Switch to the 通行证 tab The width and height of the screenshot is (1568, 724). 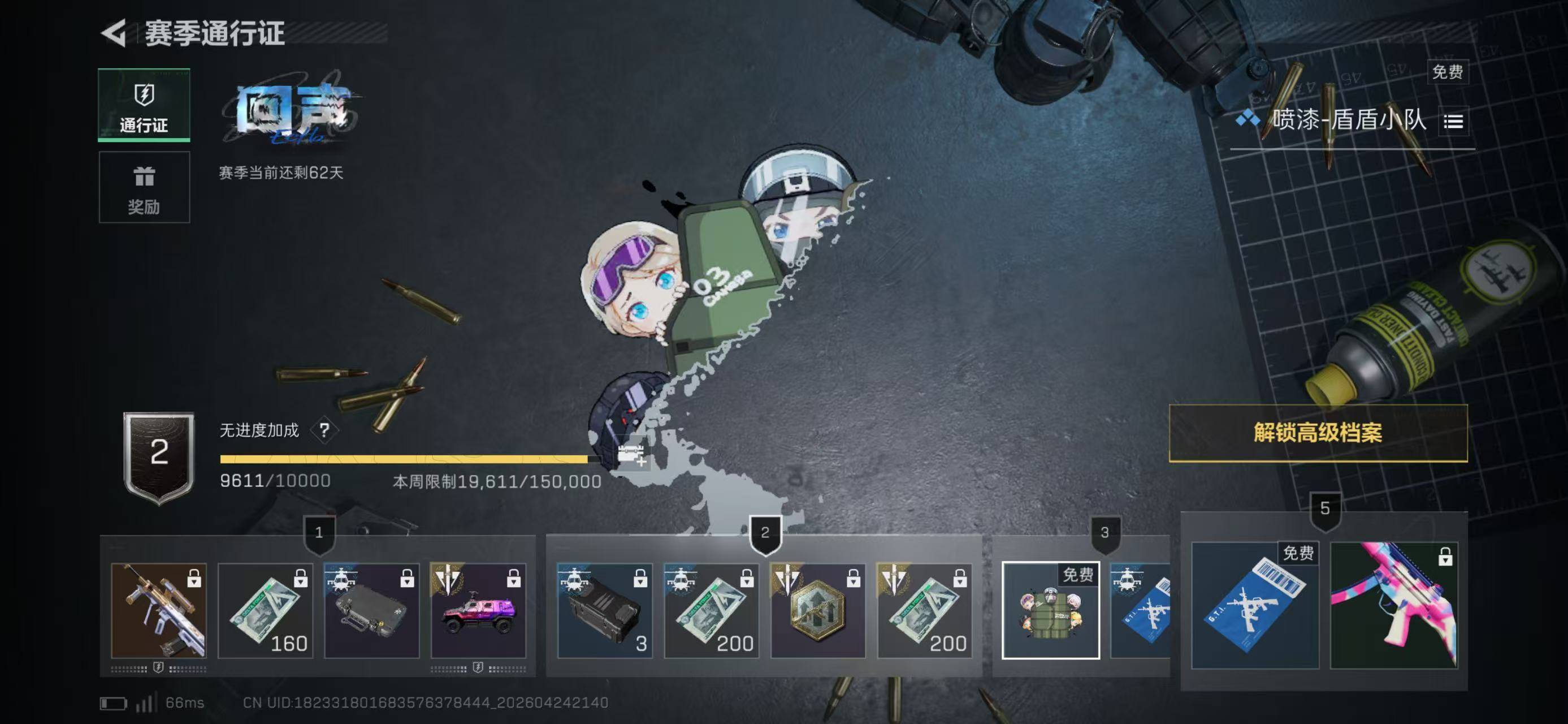[x=144, y=105]
